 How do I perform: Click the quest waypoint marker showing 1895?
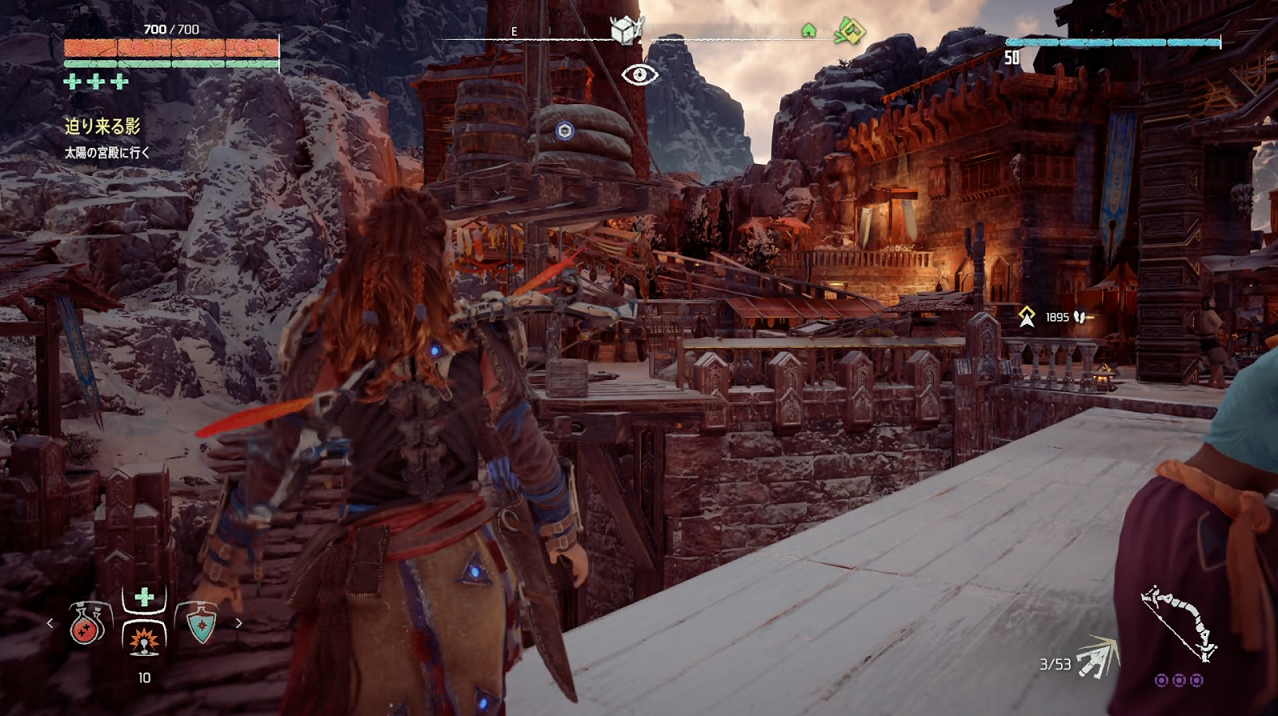(1026, 317)
